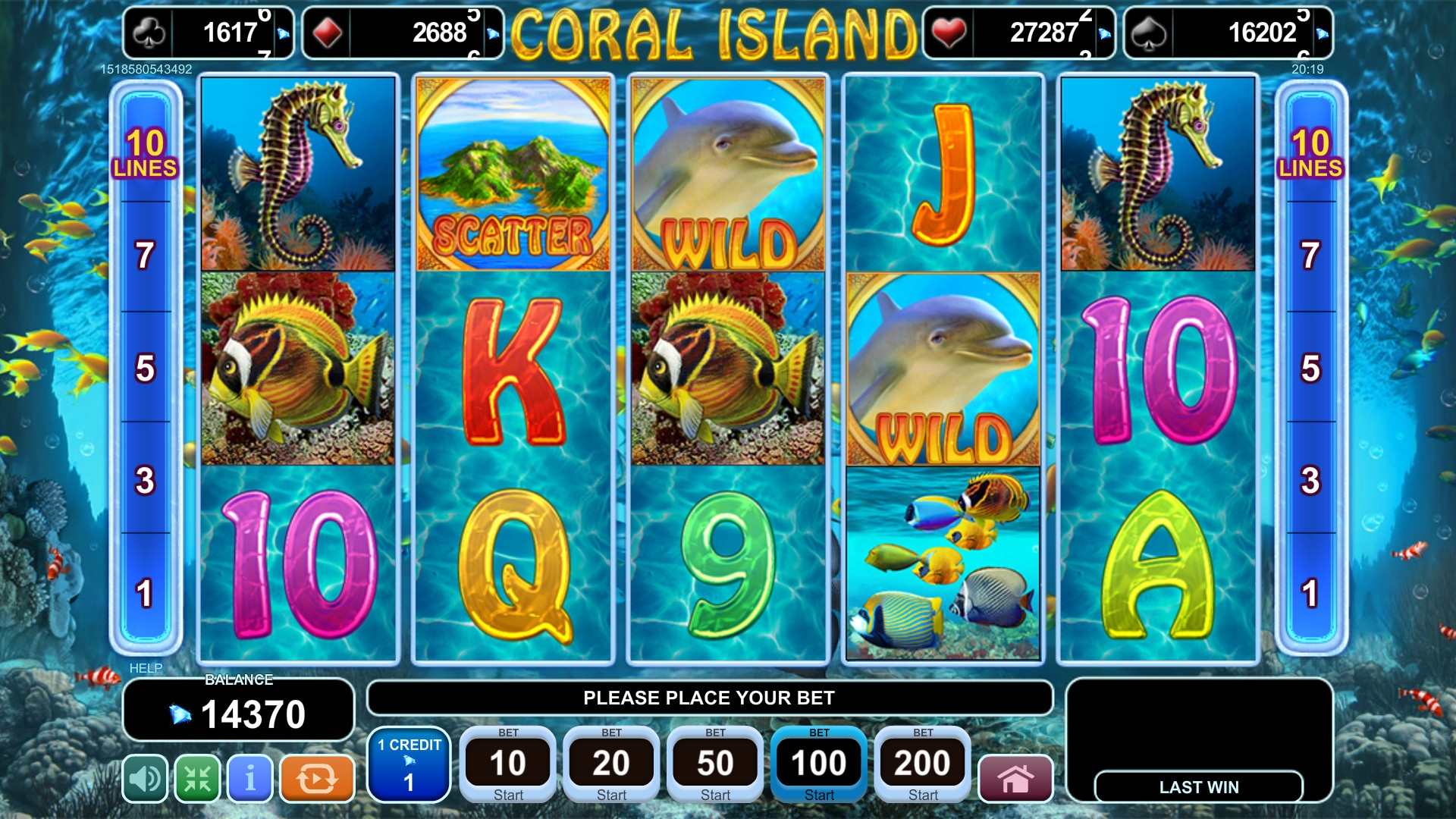Toggle the sound speaker button
The height and width of the screenshot is (819, 1456).
tap(146, 778)
